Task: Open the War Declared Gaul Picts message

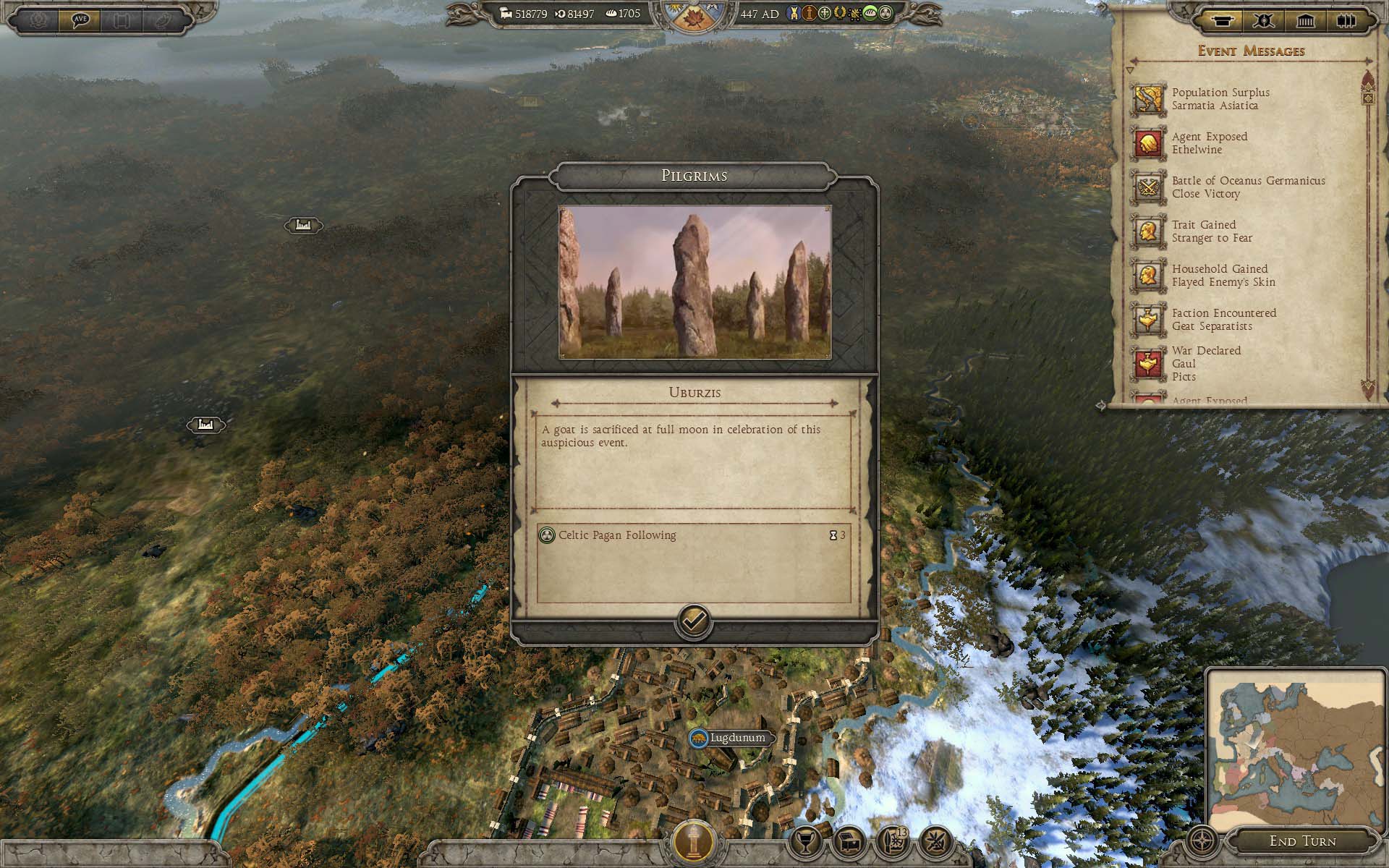Action: [x=1206, y=363]
